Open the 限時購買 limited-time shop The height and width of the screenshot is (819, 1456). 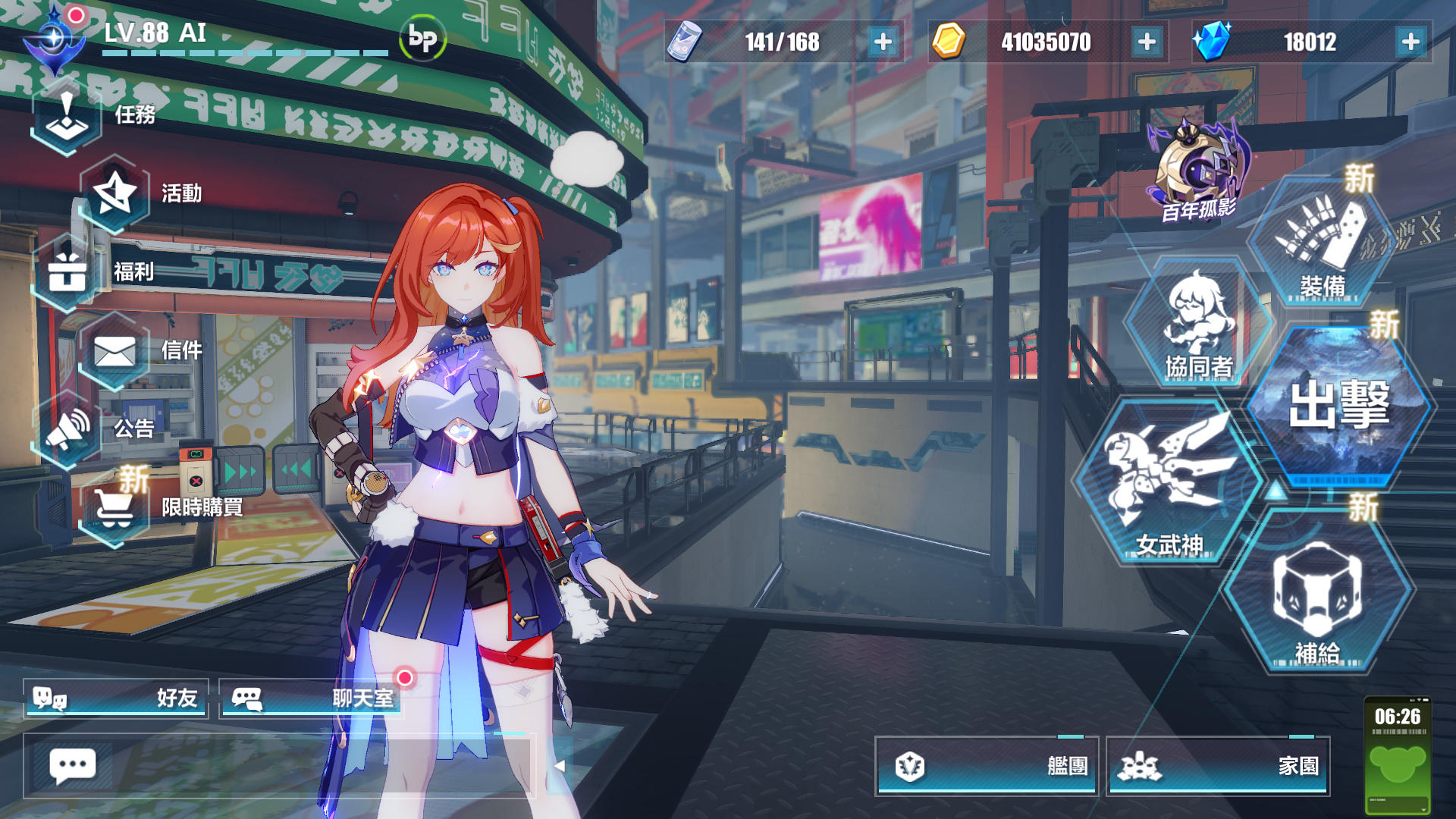pos(114,508)
